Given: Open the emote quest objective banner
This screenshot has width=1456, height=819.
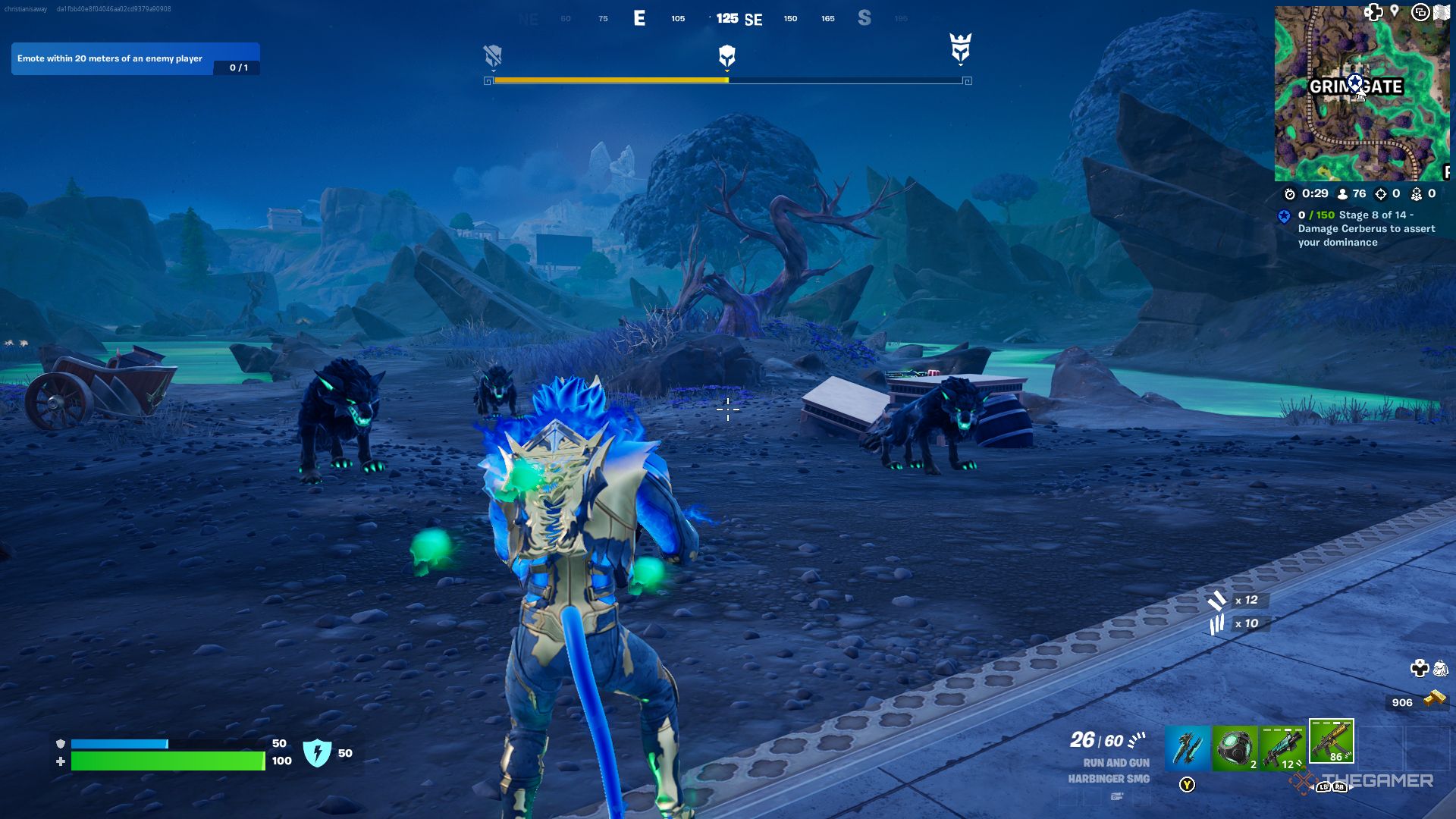Looking at the screenshot, I should point(135,58).
